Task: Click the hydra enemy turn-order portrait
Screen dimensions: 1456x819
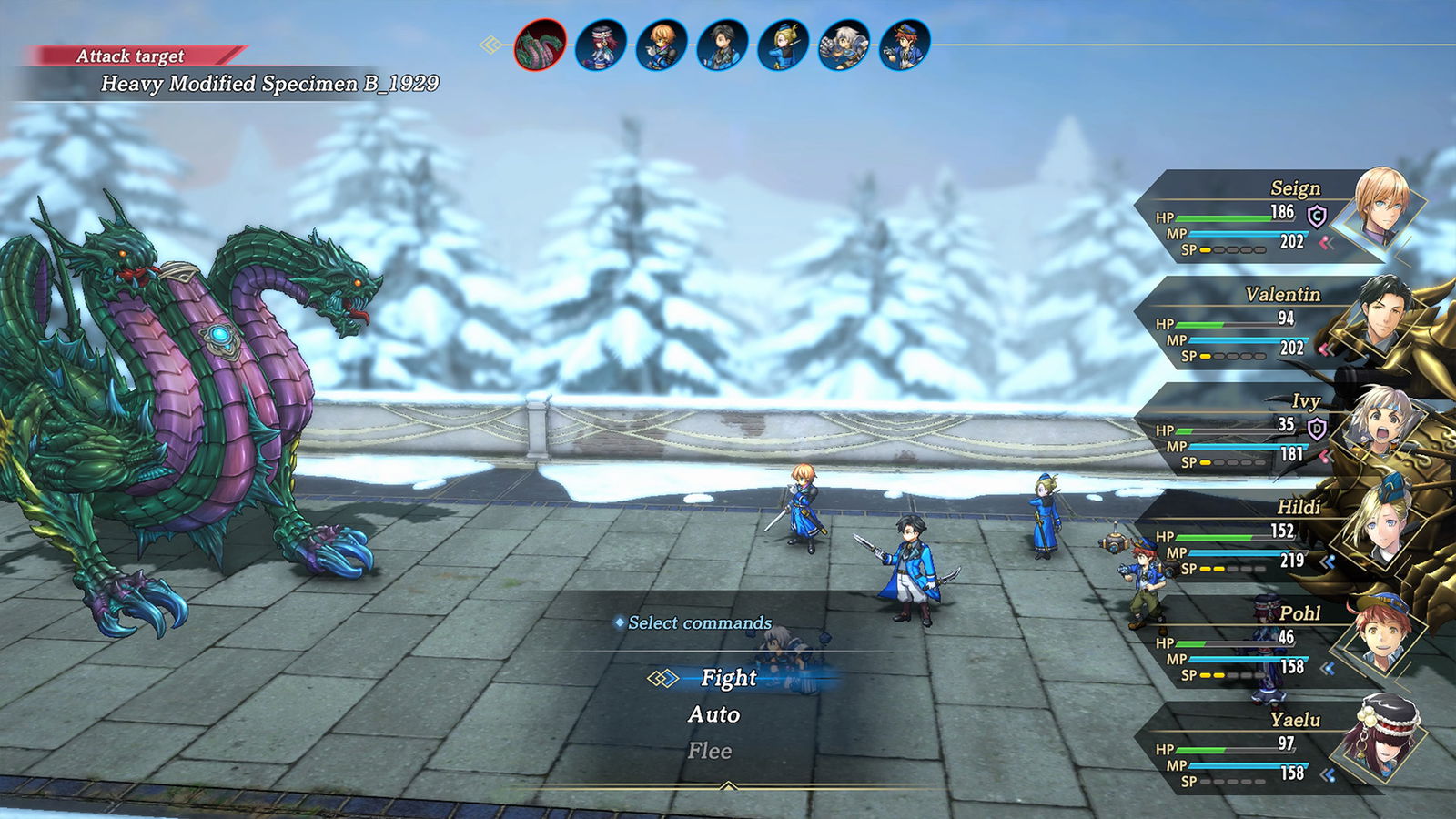Action: point(541,45)
